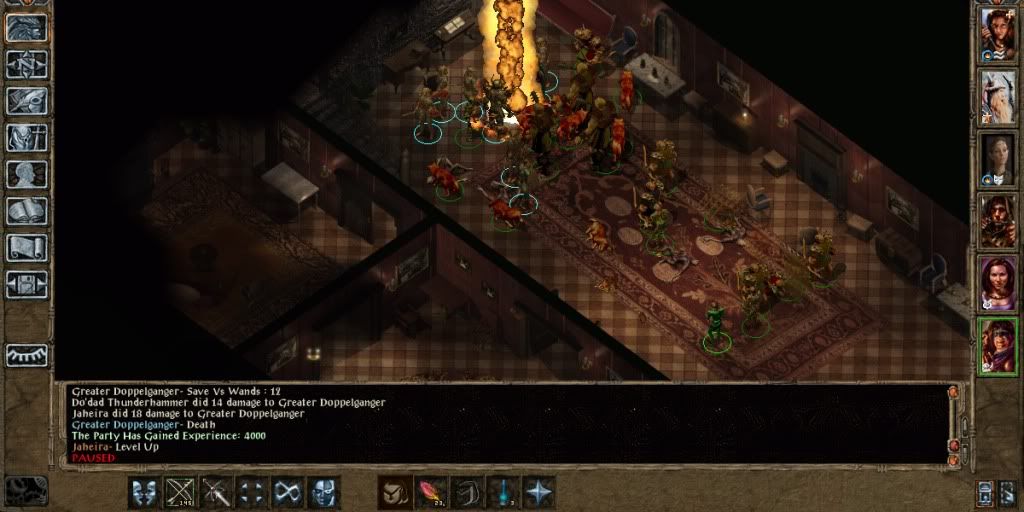Viewport: 1024px width, 512px height.
Task: Equip the bow weapon slot
Action: (x=181, y=492)
